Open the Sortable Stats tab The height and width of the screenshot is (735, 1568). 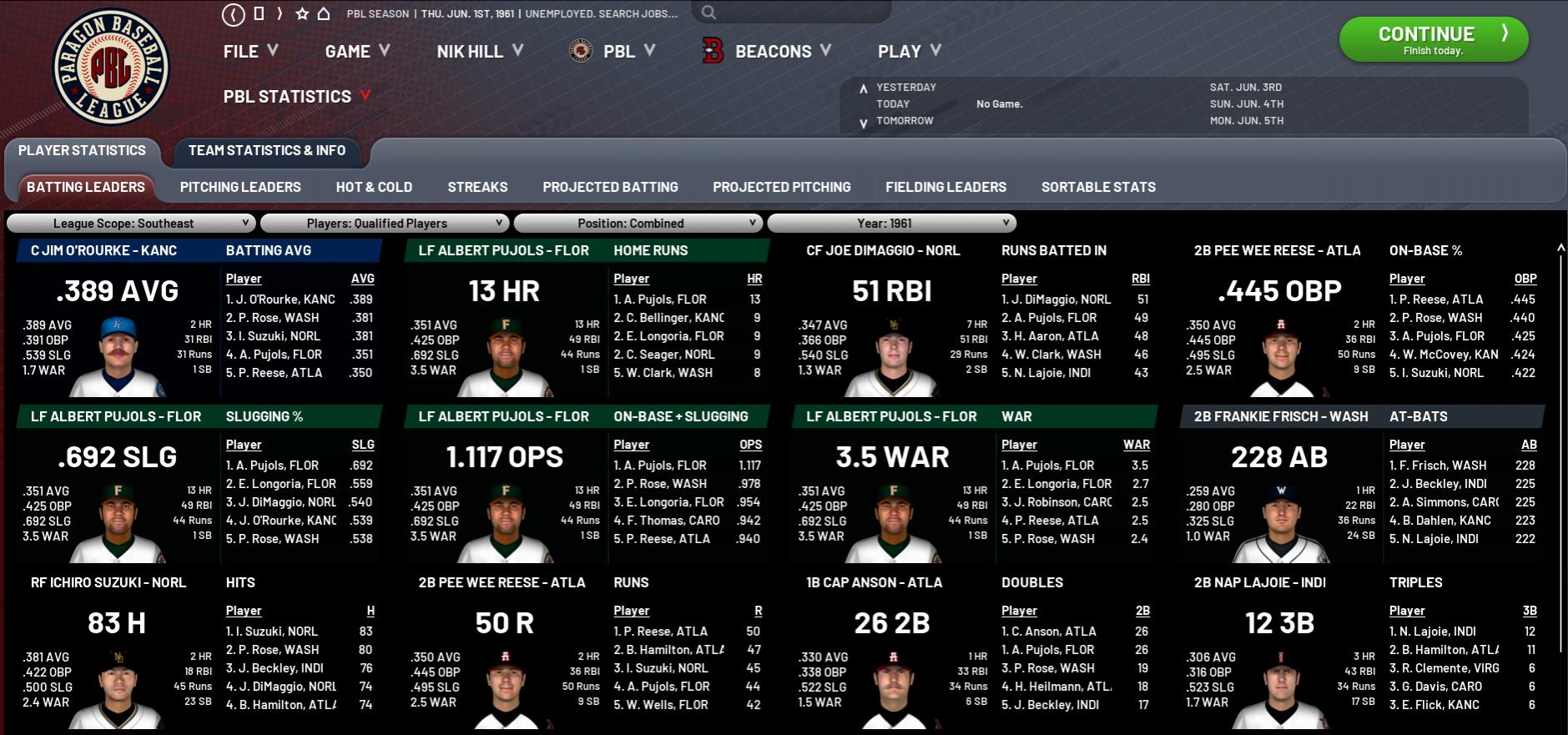(1098, 187)
